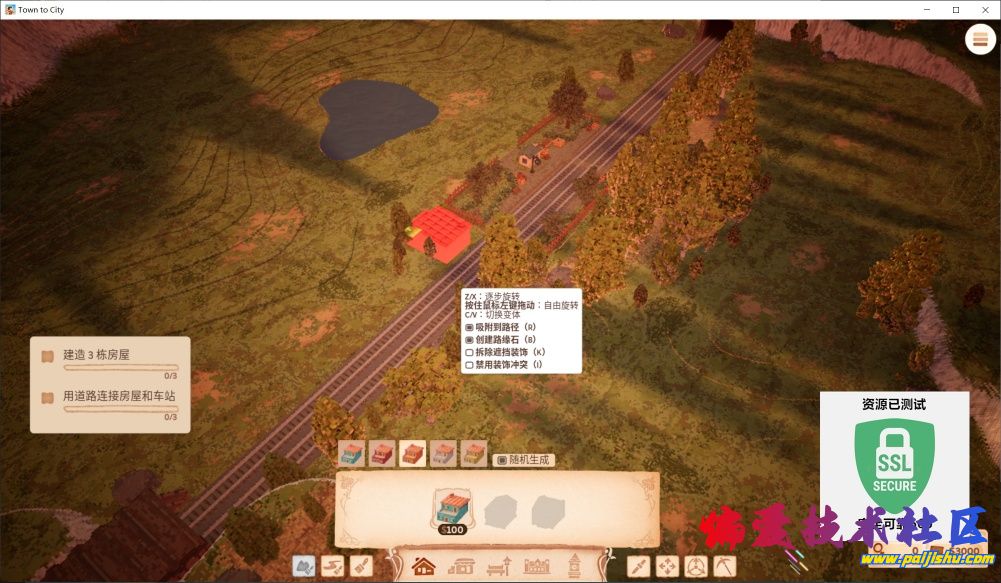The height and width of the screenshot is (583, 1001).
Task: Enable the 拆除遮挡装饰 checkbox
Action: [470, 352]
